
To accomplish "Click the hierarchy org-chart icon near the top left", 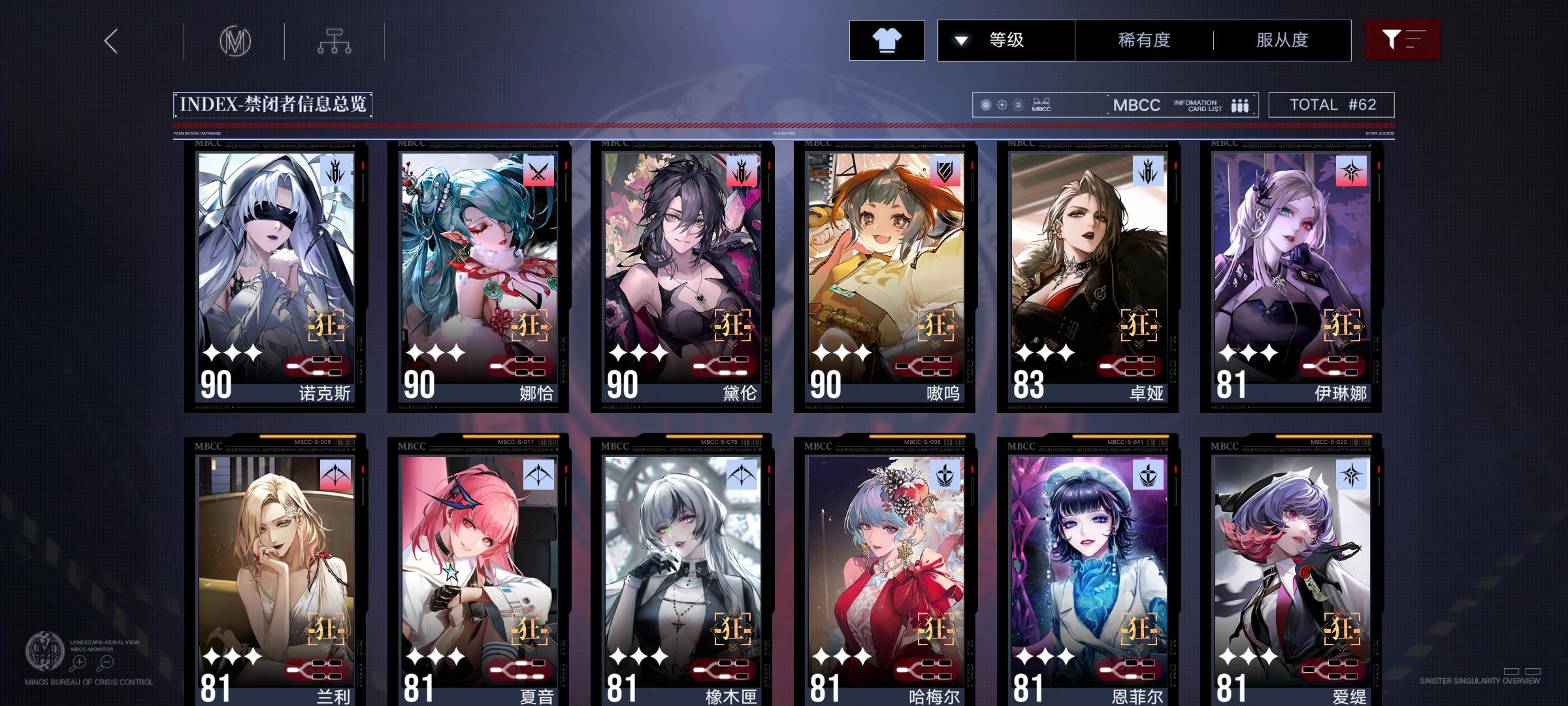I will coord(335,39).
